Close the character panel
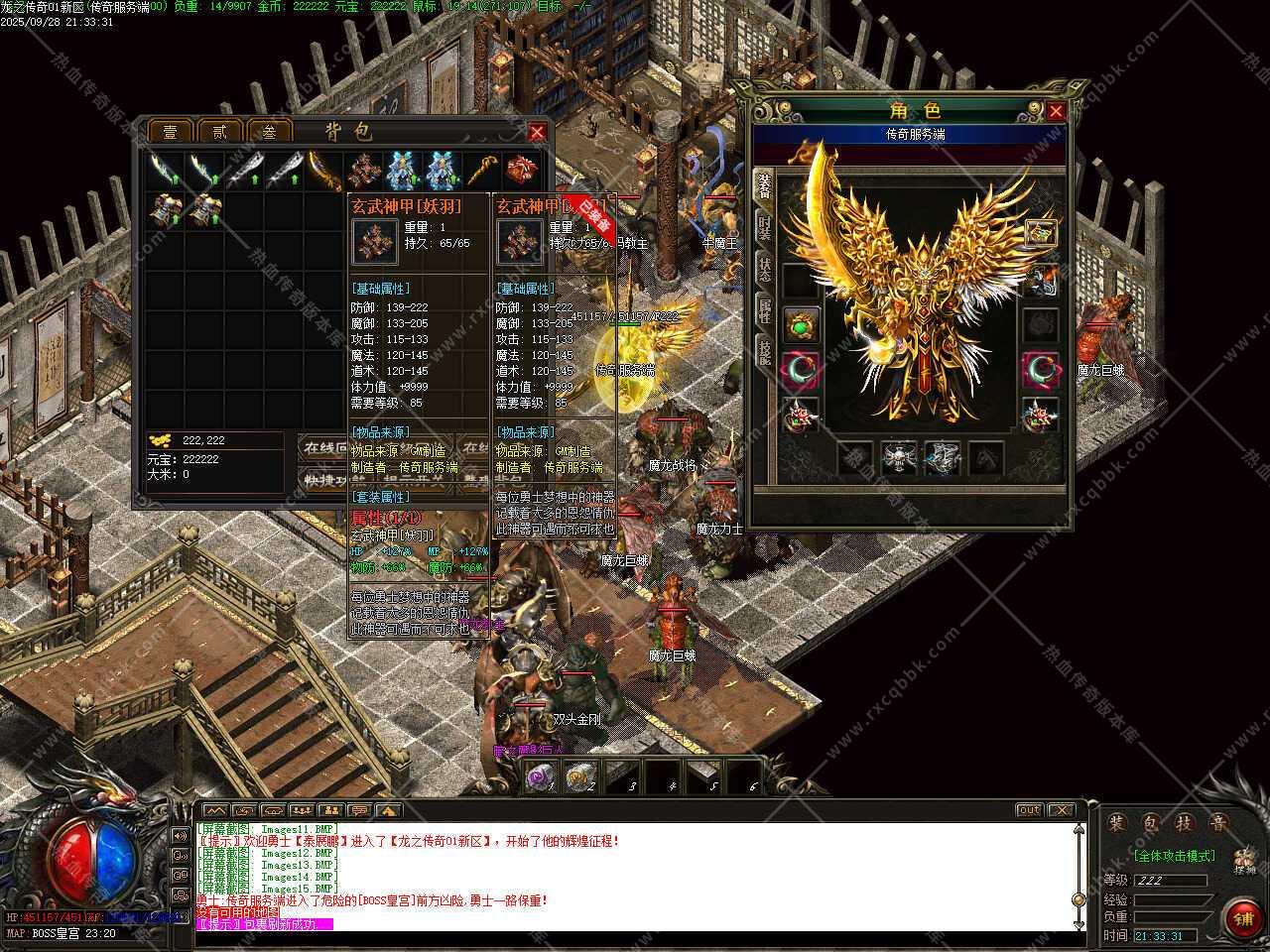1270x952 pixels. (x=1056, y=112)
